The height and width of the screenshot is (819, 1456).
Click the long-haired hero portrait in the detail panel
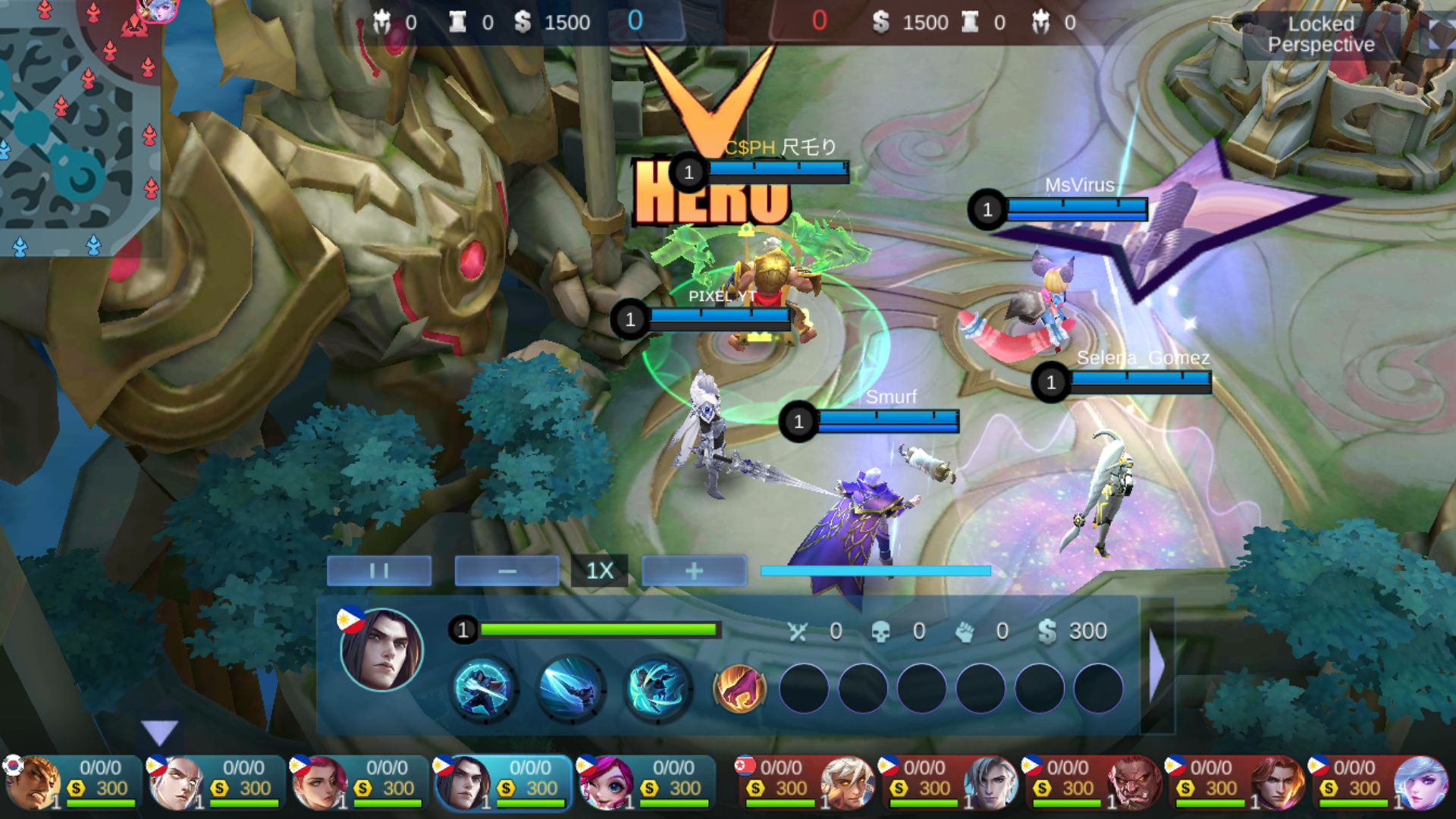coord(381,650)
